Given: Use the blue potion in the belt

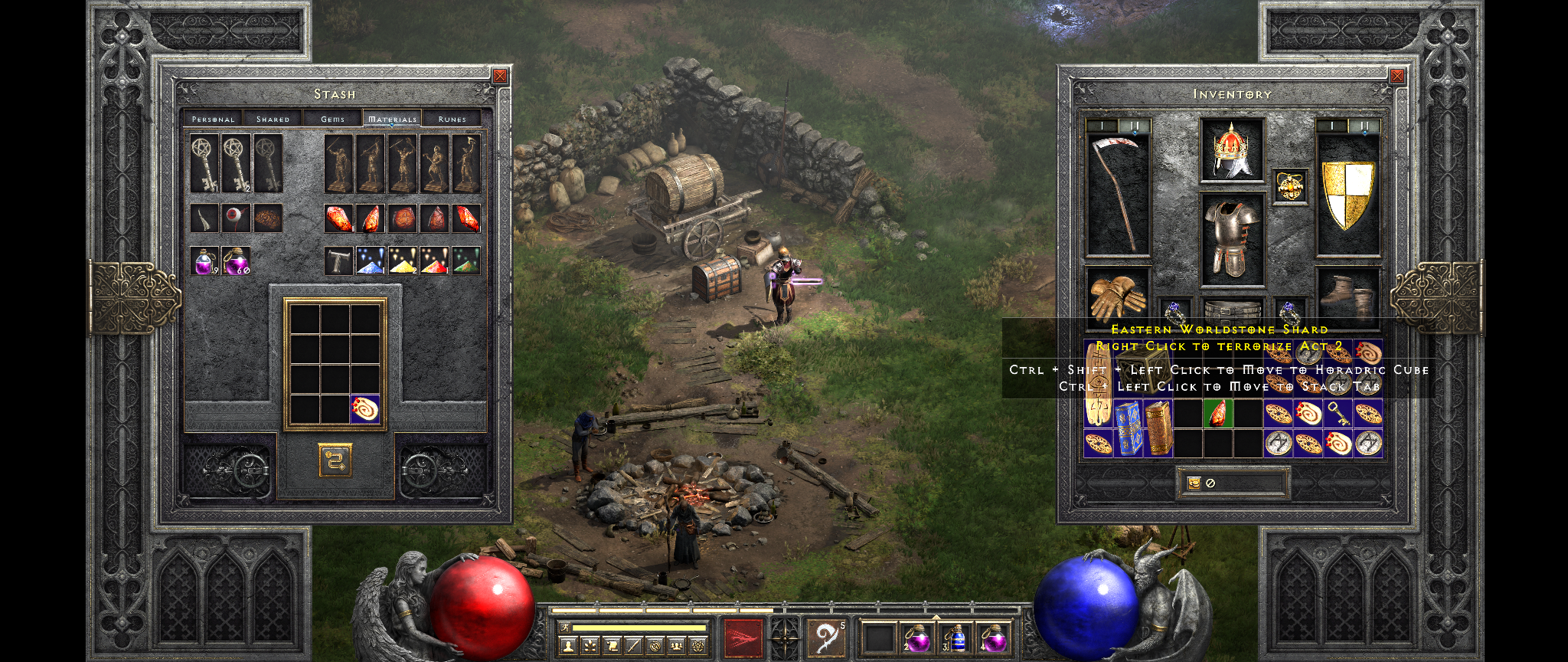Looking at the screenshot, I should [x=955, y=637].
